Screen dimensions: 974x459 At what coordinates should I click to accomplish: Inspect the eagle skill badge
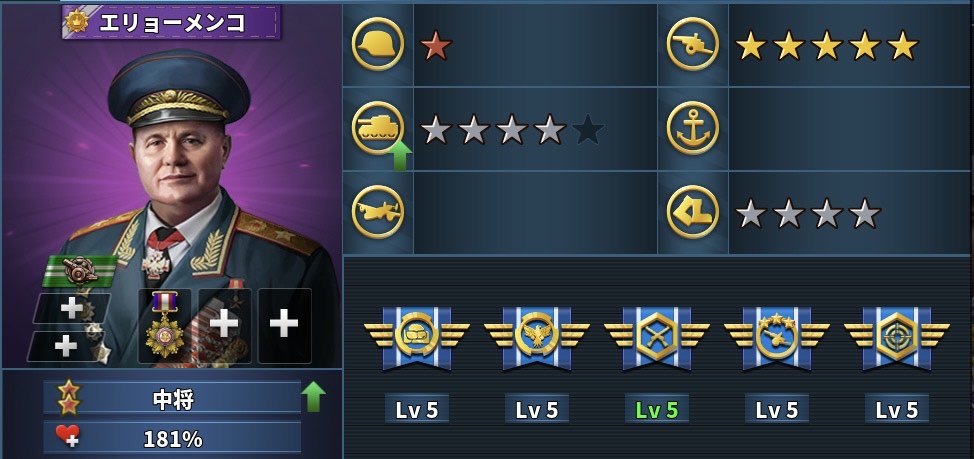point(536,337)
